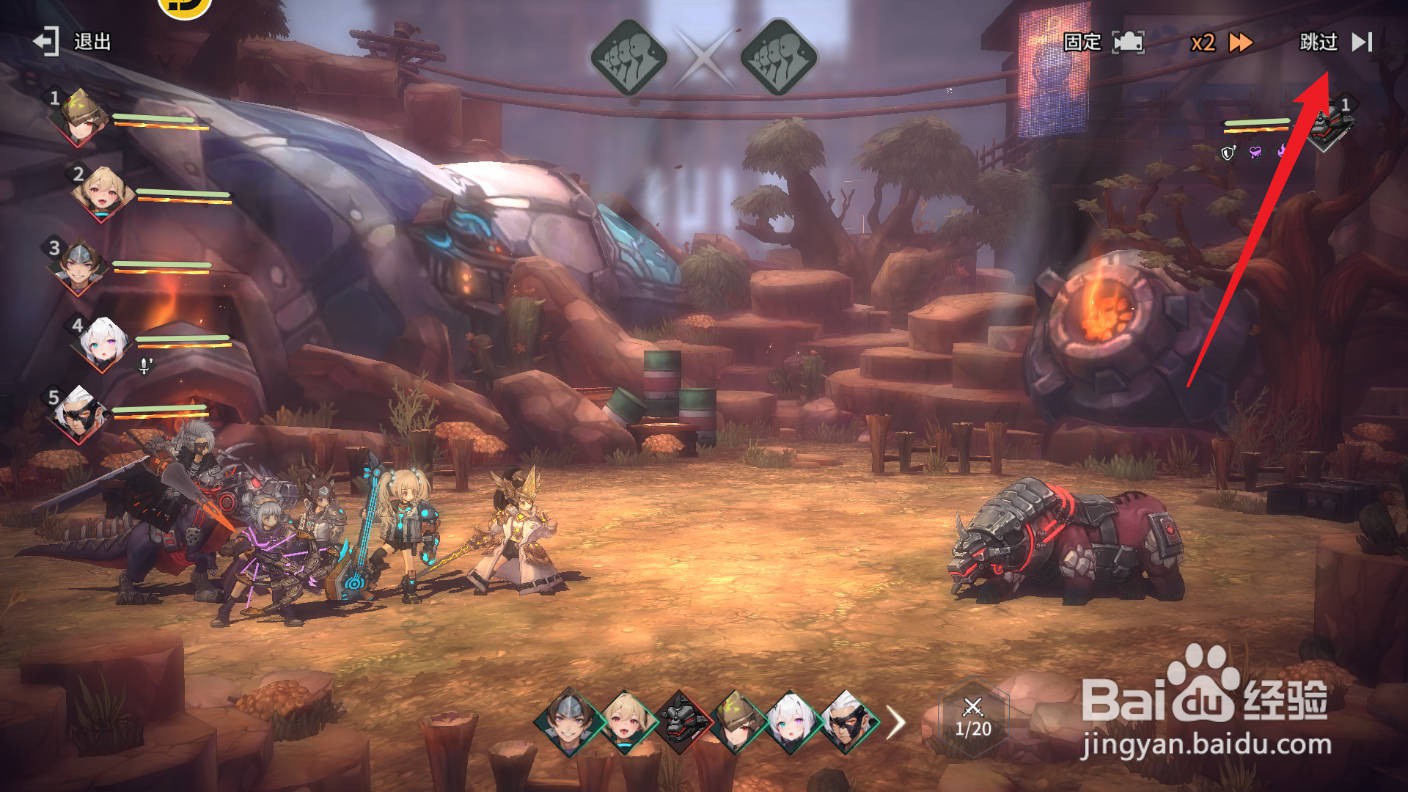Select party member 4 white-haired portrait
The image size is (1408, 792).
103,342
